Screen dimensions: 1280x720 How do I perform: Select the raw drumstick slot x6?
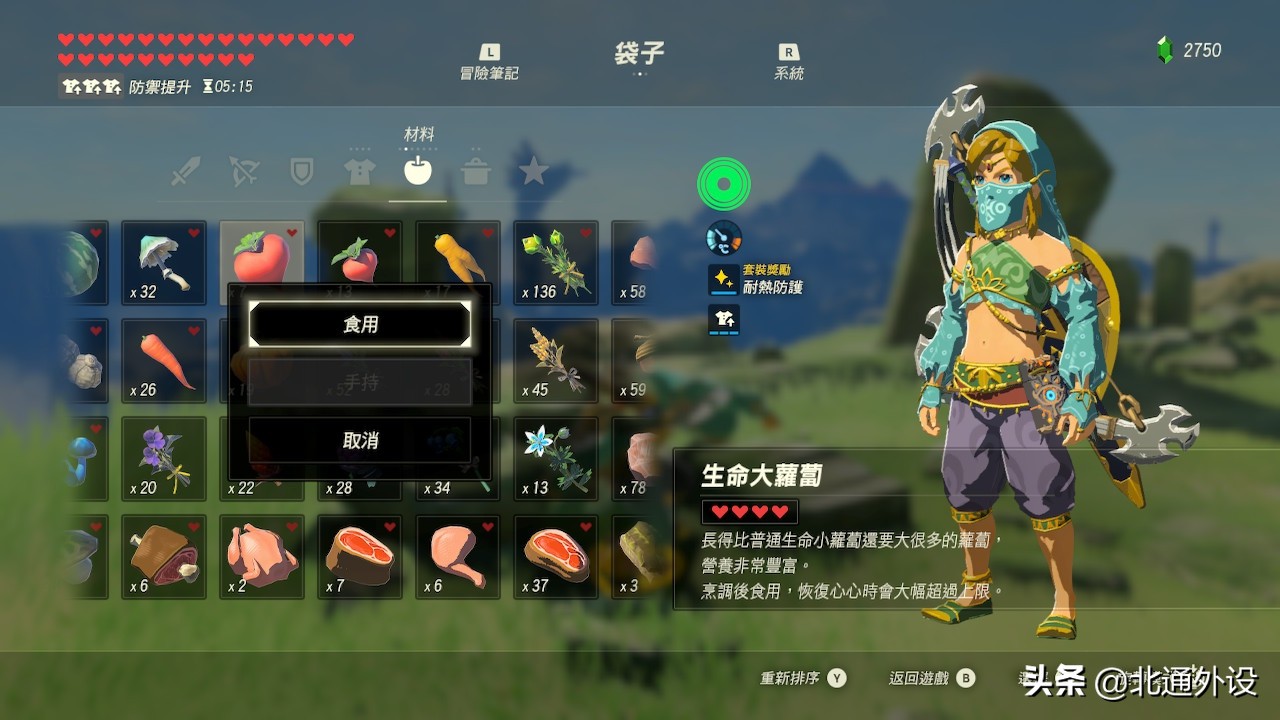tap(458, 557)
